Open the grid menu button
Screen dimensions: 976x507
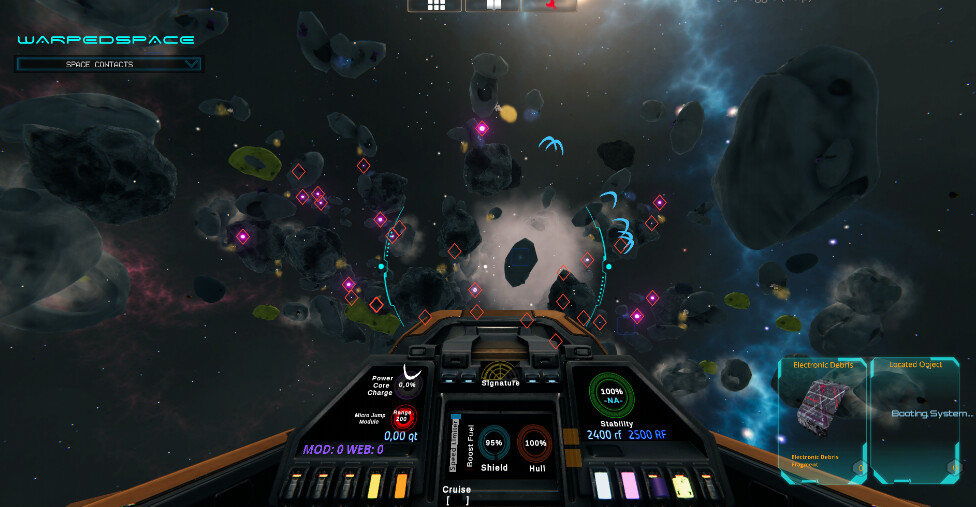tap(435, 5)
